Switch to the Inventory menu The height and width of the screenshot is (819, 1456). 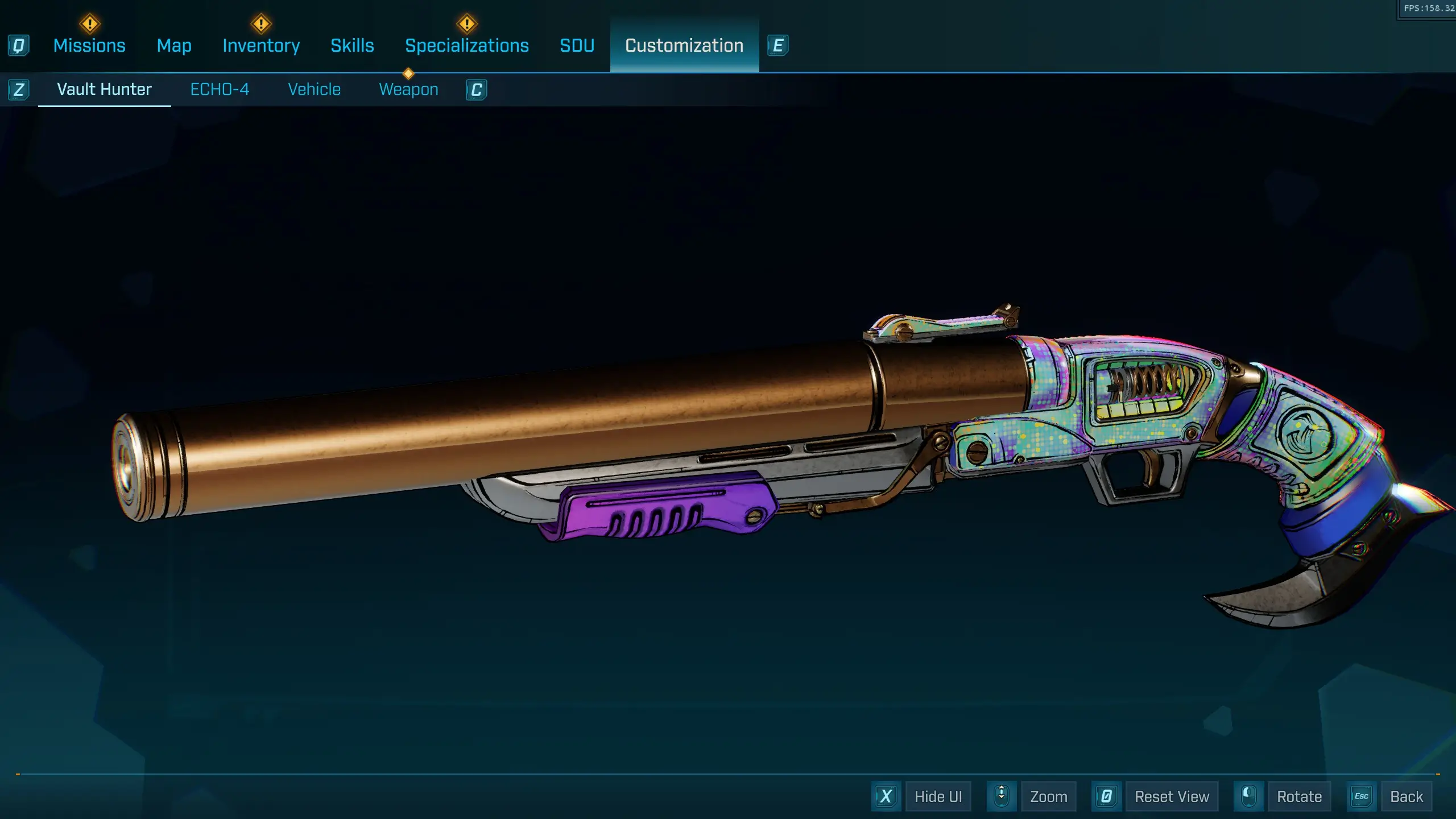261,45
